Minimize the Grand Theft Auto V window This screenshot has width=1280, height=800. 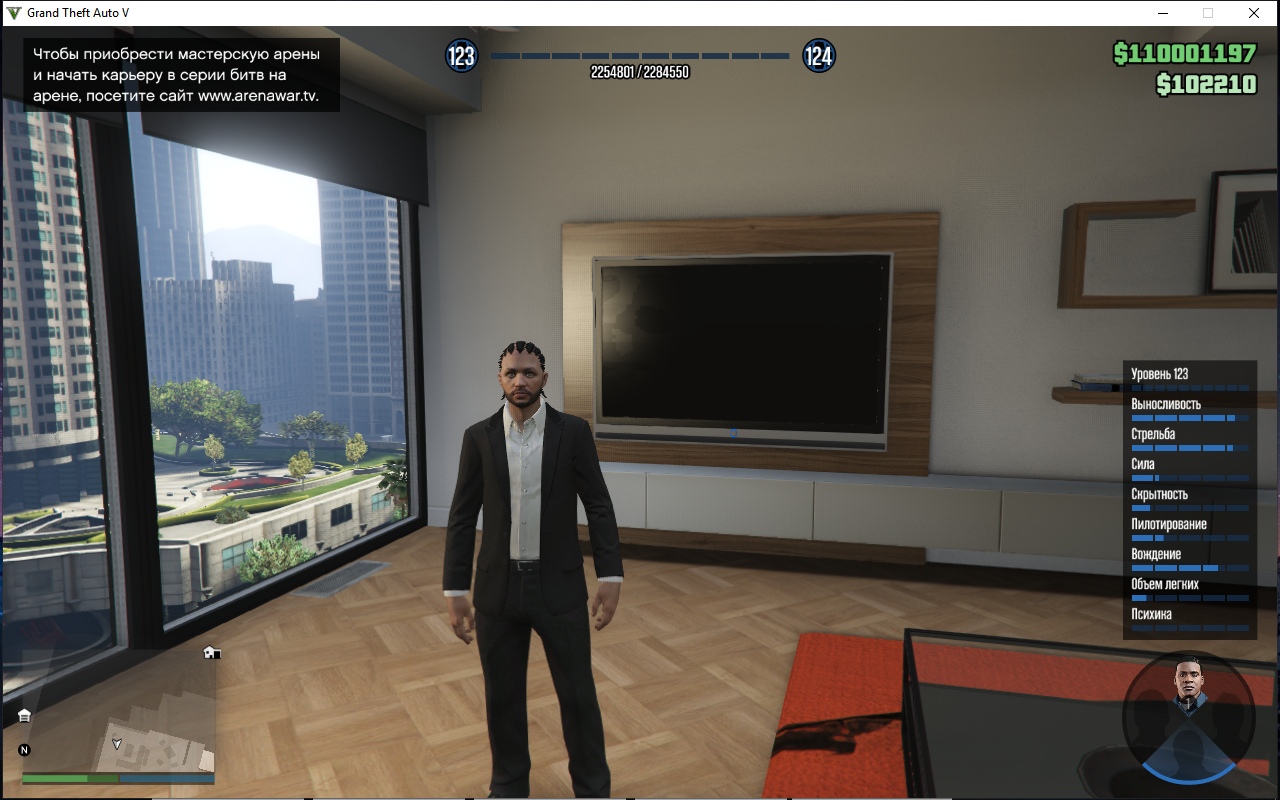tap(1163, 13)
